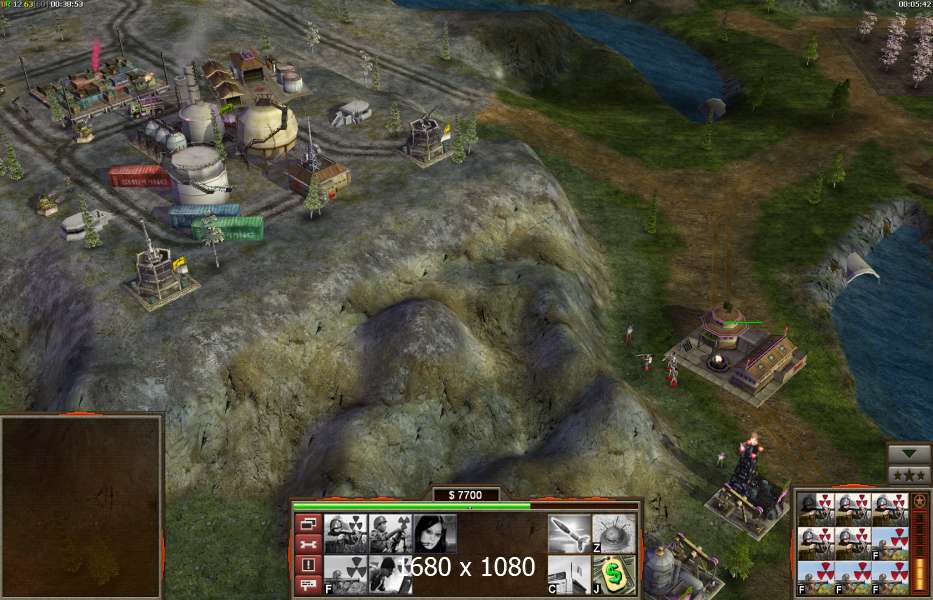Activate the missile strike power icon

coord(568,533)
